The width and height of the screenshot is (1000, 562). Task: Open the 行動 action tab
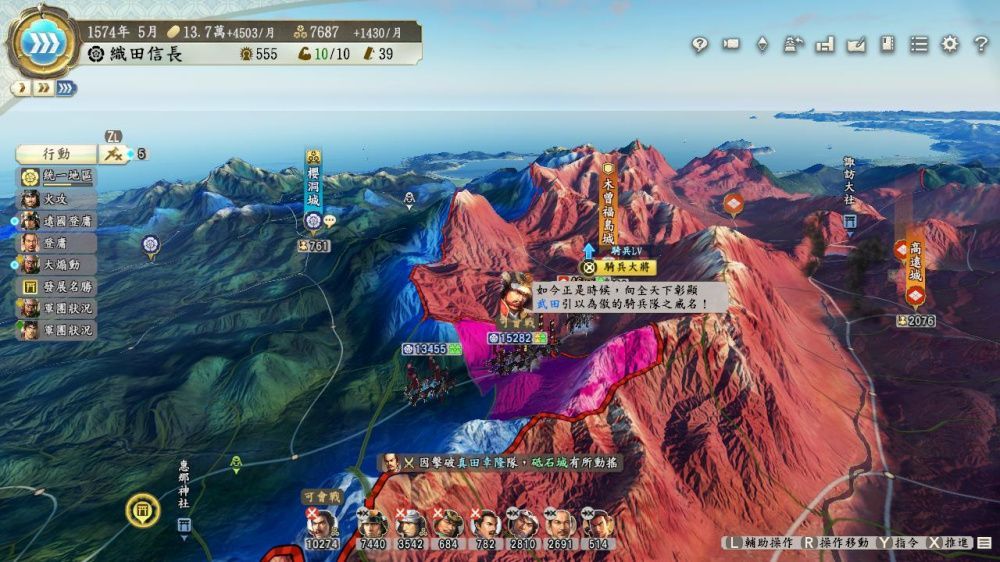click(56, 154)
